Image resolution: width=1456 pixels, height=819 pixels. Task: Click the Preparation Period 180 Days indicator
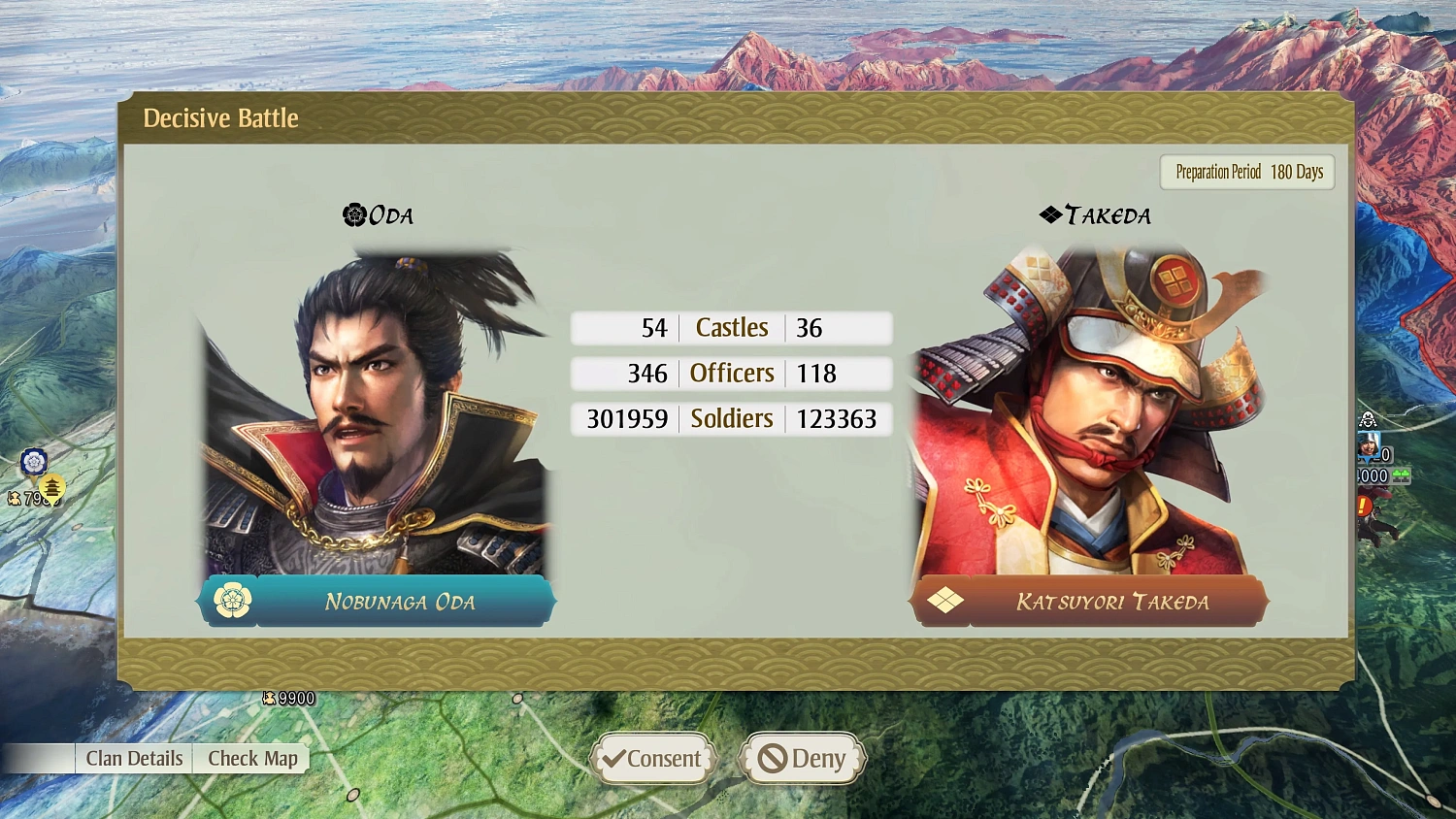tap(1246, 172)
